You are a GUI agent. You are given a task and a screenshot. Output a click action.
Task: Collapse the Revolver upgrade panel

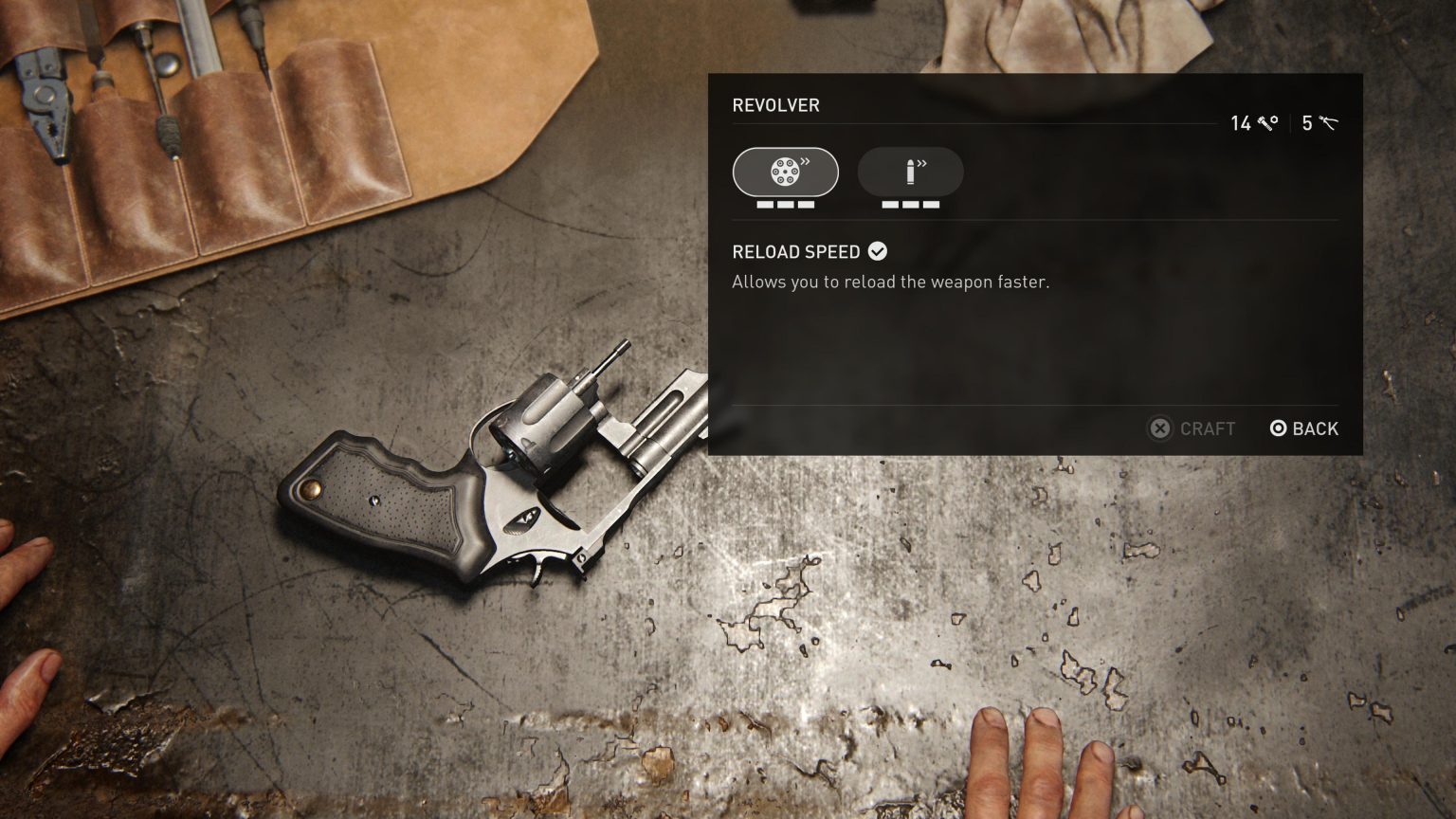[x=1303, y=428]
